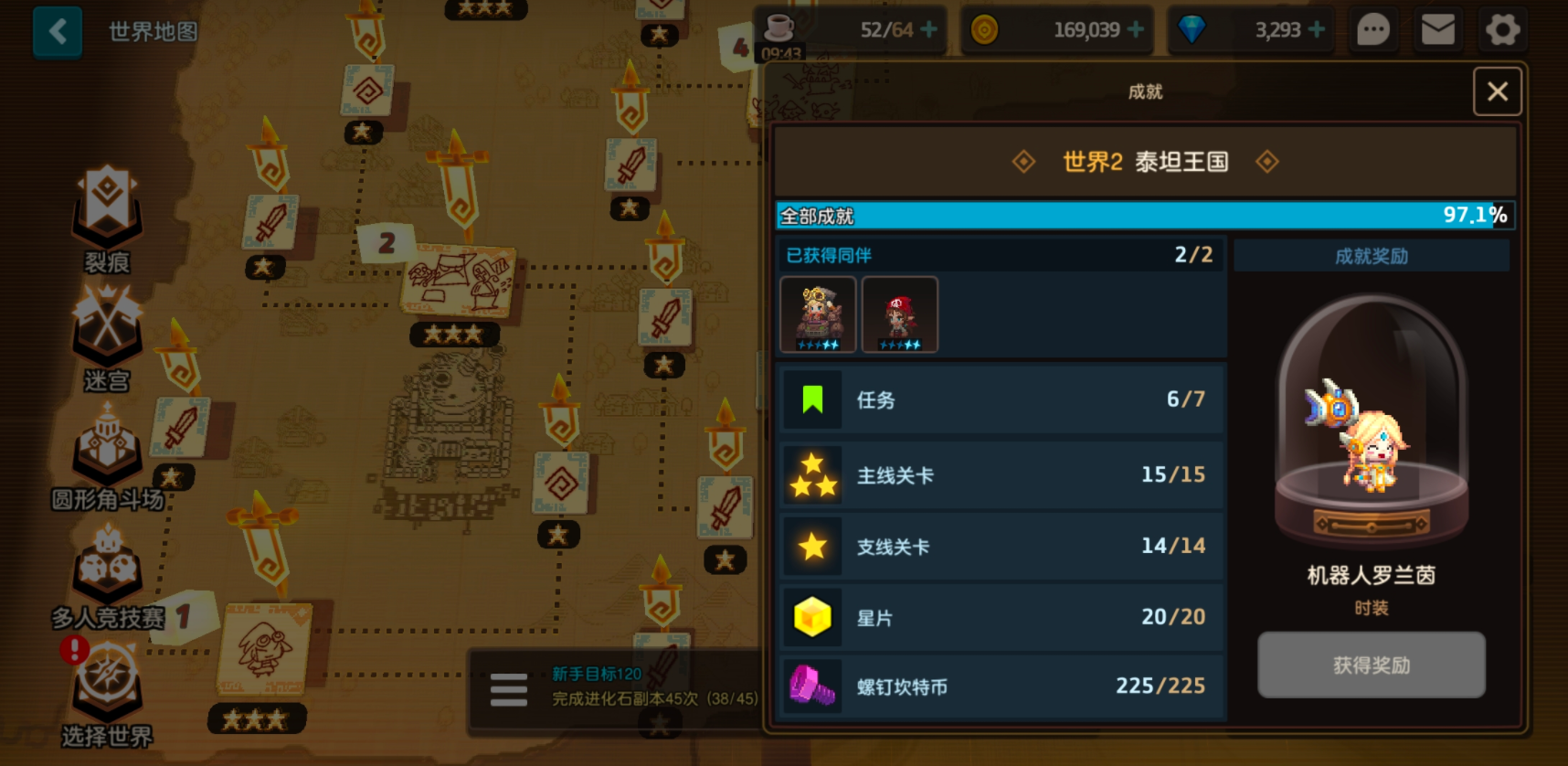This screenshot has height=766, width=1568.
Task: Switch to the 成就奖励 tab
Action: click(1370, 256)
